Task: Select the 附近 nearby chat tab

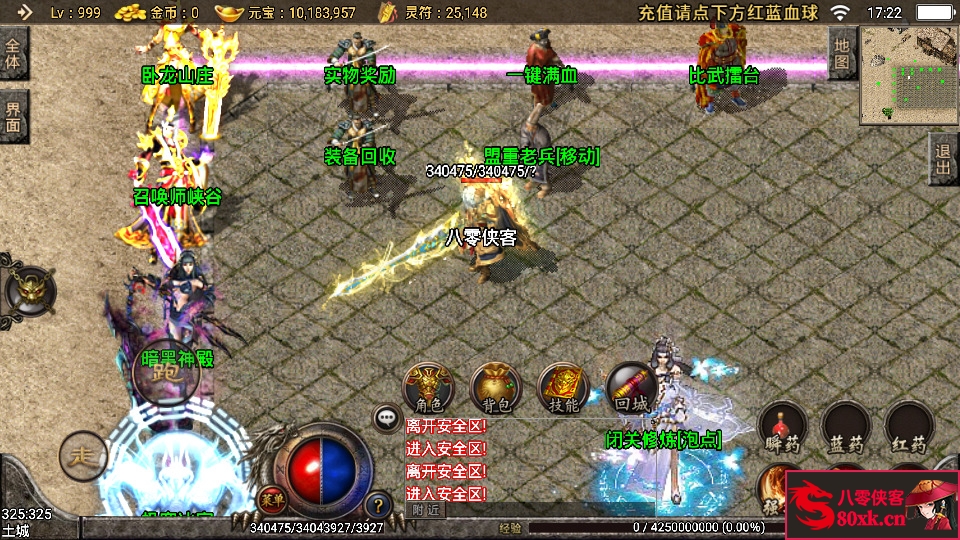Action: point(424,510)
